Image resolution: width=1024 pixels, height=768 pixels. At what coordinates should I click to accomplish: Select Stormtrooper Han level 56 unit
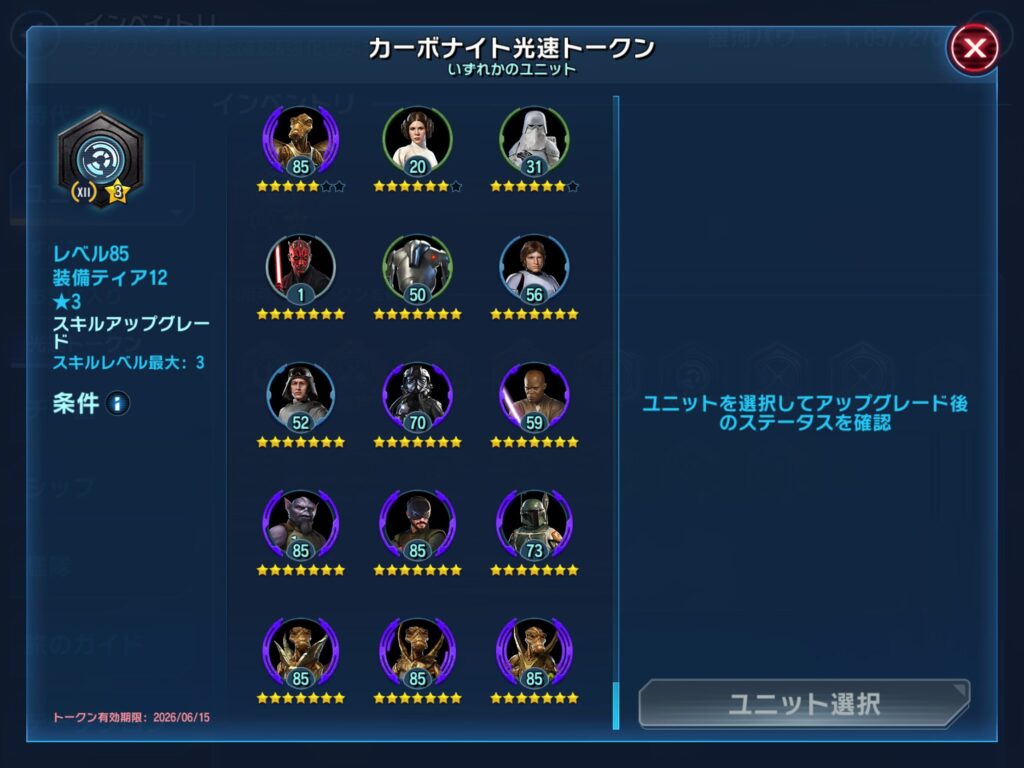click(534, 268)
